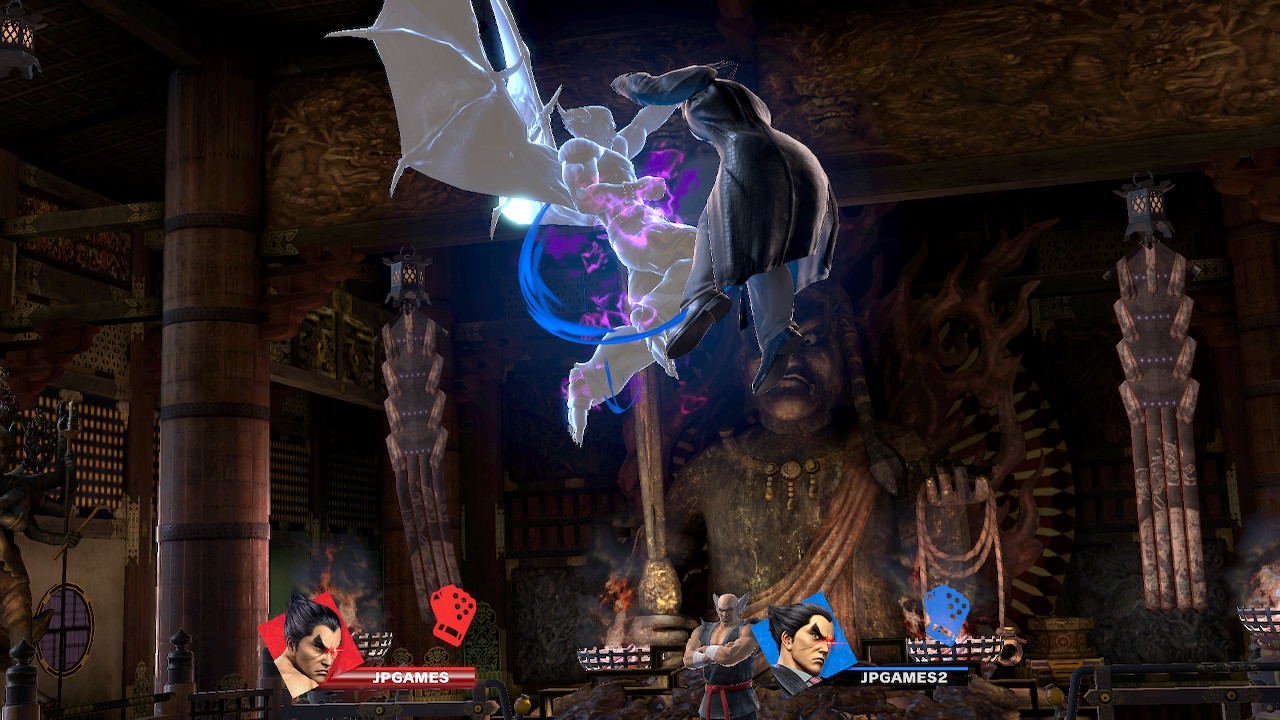The height and width of the screenshot is (720, 1280).
Task: Click the JPGAMES name tag
Action: click(410, 678)
